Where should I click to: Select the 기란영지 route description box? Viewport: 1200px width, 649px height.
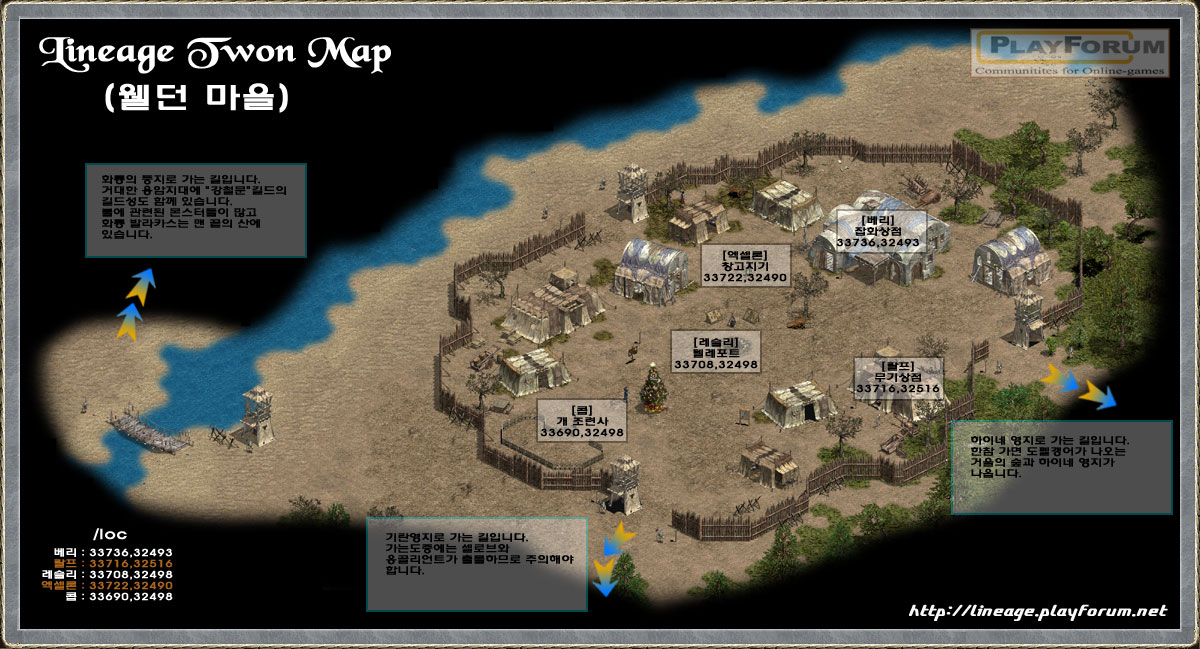click(476, 564)
